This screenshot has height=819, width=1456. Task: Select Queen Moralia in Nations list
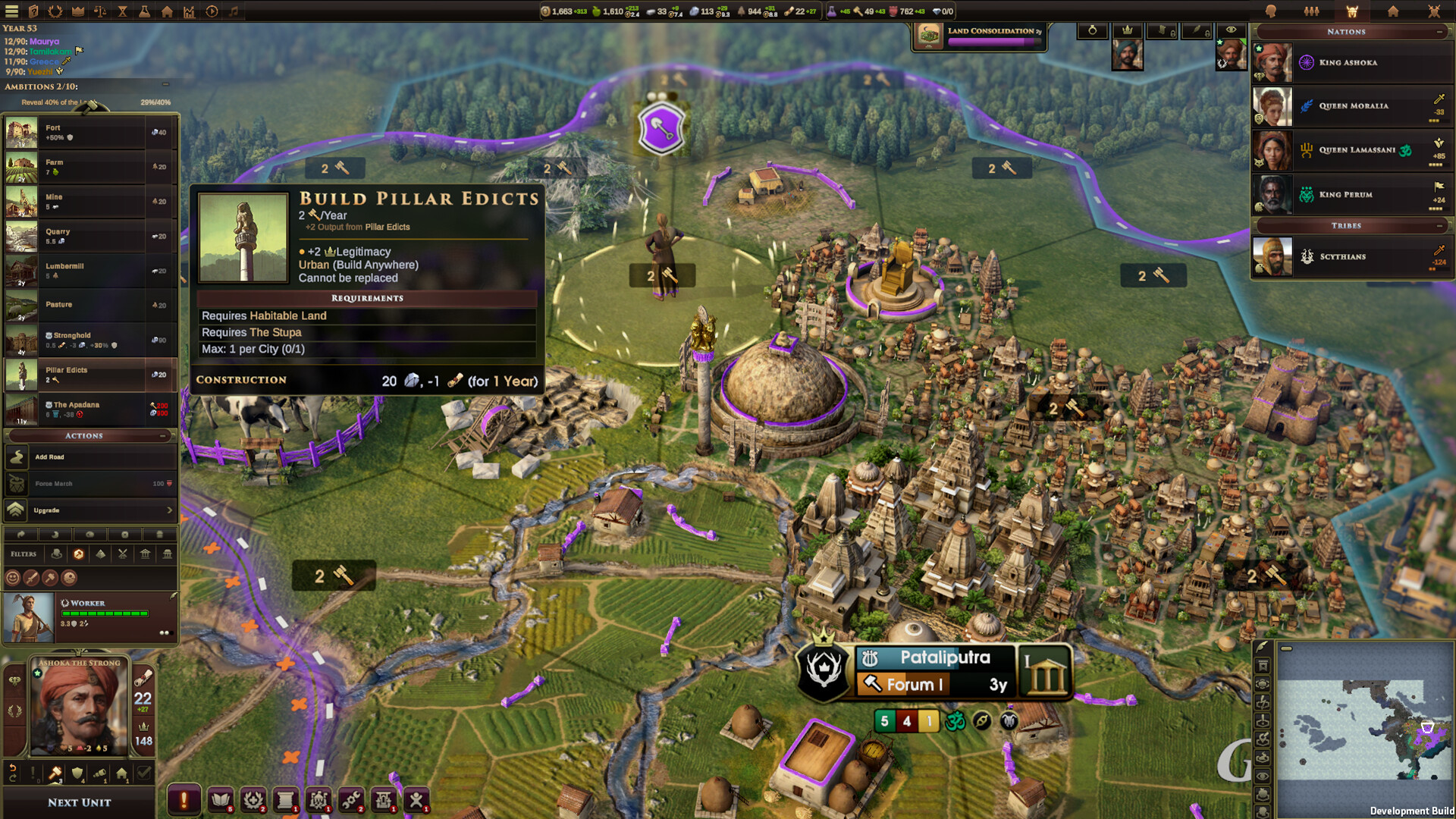[1352, 106]
